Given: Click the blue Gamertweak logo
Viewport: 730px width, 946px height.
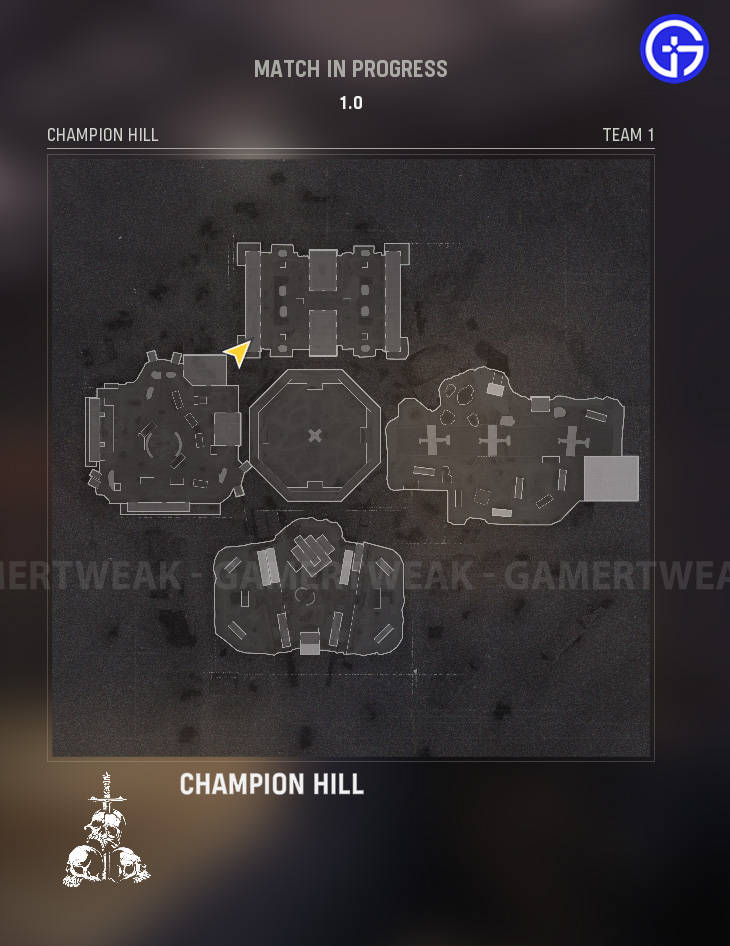Looking at the screenshot, I should click(675, 49).
